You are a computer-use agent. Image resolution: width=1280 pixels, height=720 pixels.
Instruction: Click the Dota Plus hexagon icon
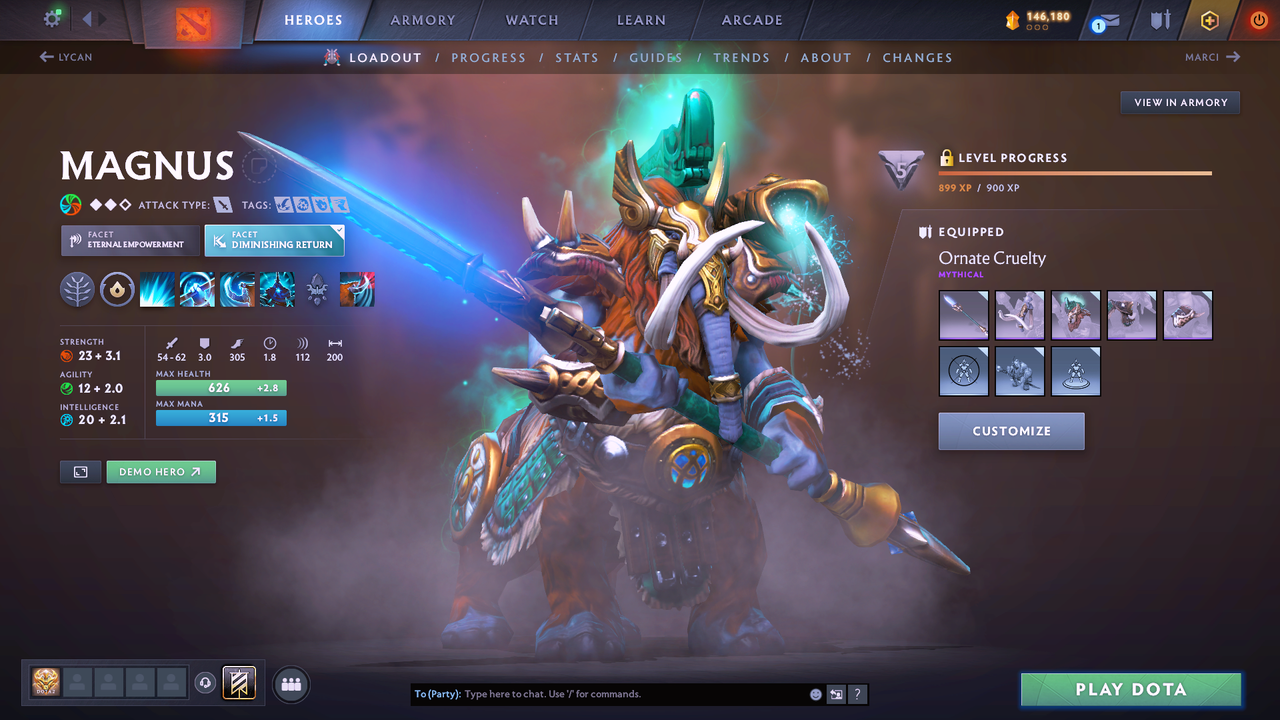1210,20
